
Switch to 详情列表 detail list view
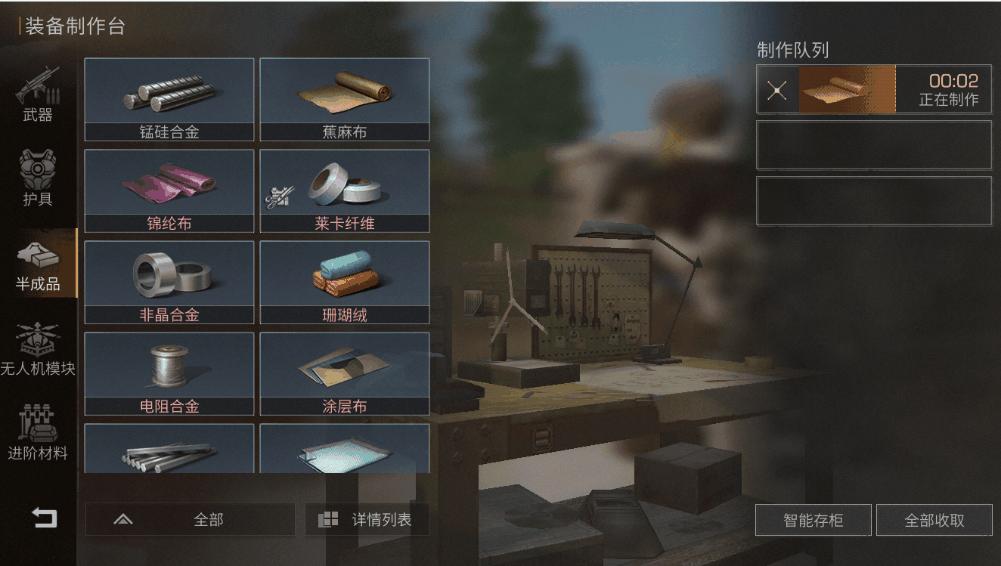pyautogui.click(x=367, y=520)
